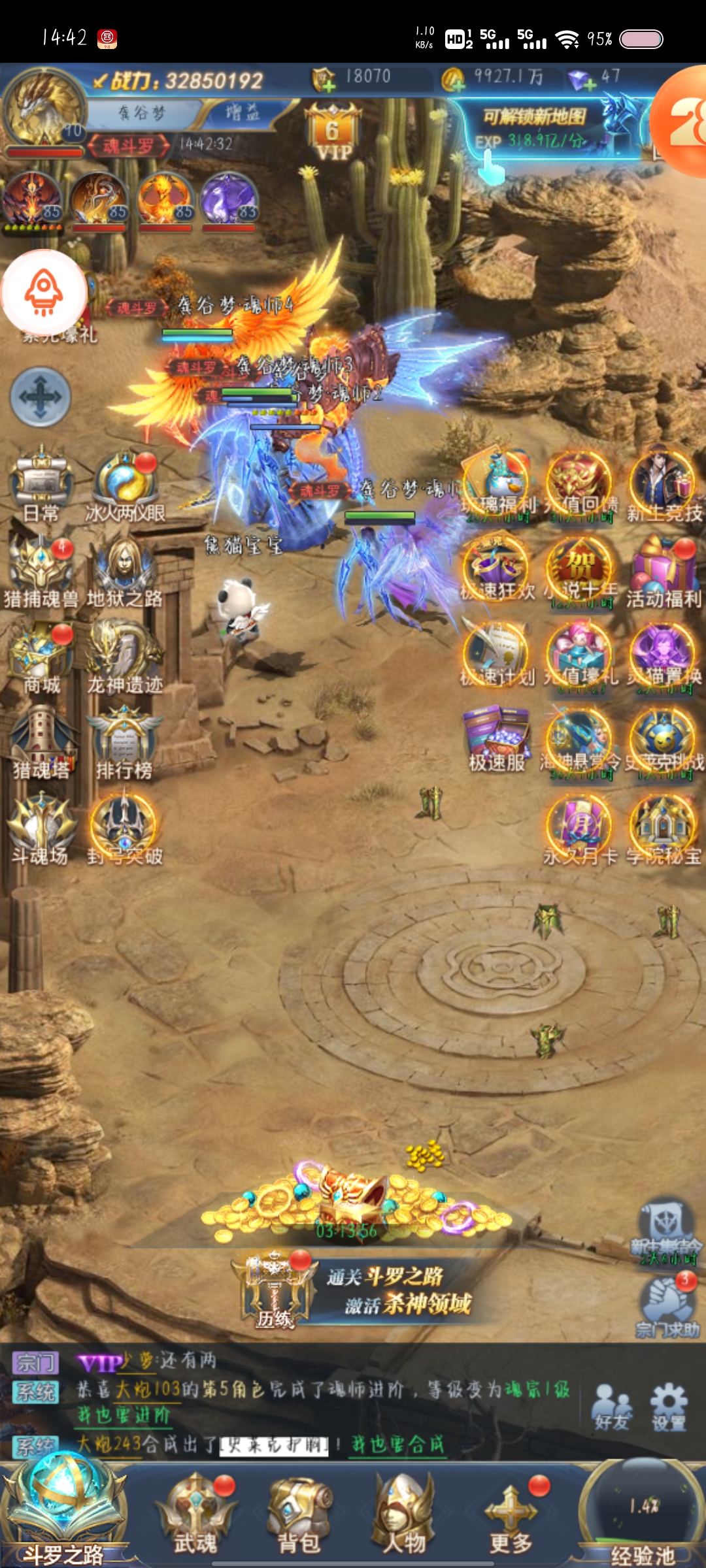Open the 永久月卡 monthly card
This screenshot has height=1568, width=706.
579,828
